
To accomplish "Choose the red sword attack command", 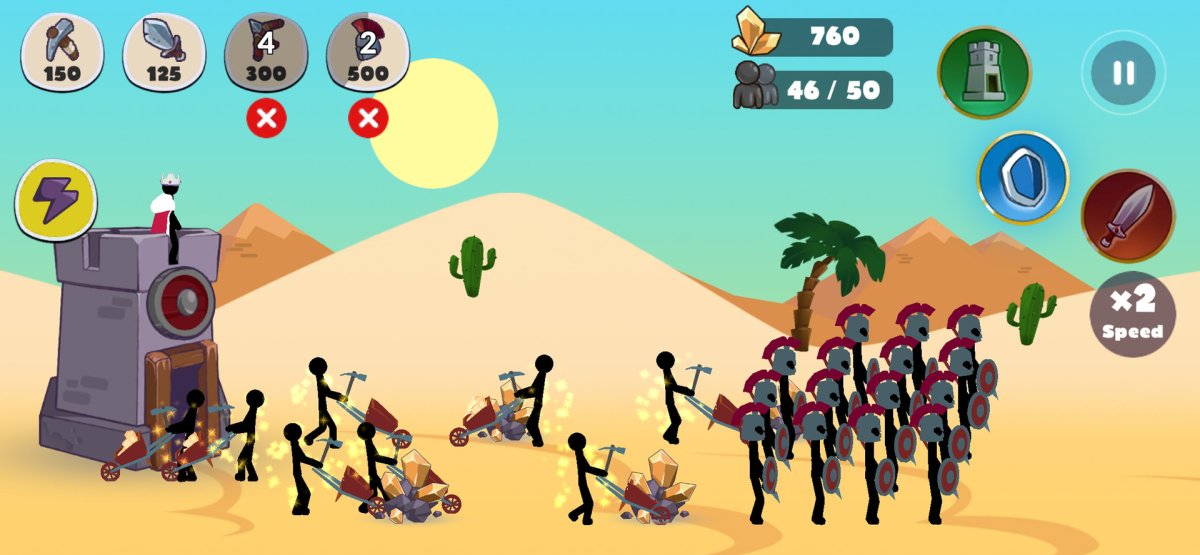I will coord(1127,216).
